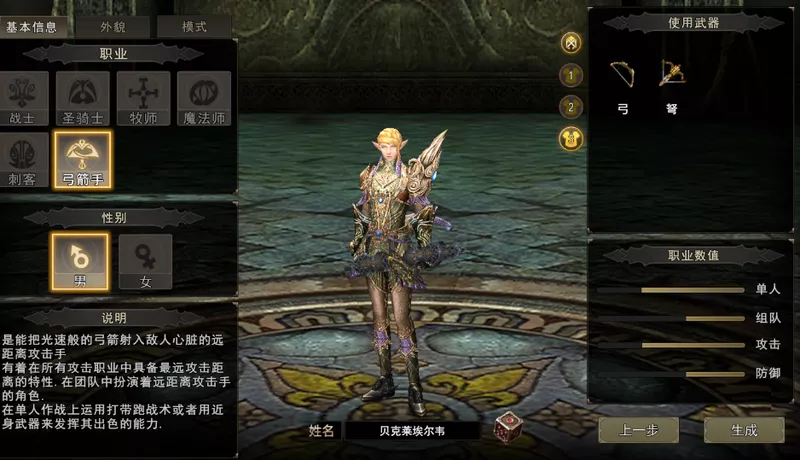The image size is (800, 460).
Task: Select the round number 1 preview button
Action: 571,74
